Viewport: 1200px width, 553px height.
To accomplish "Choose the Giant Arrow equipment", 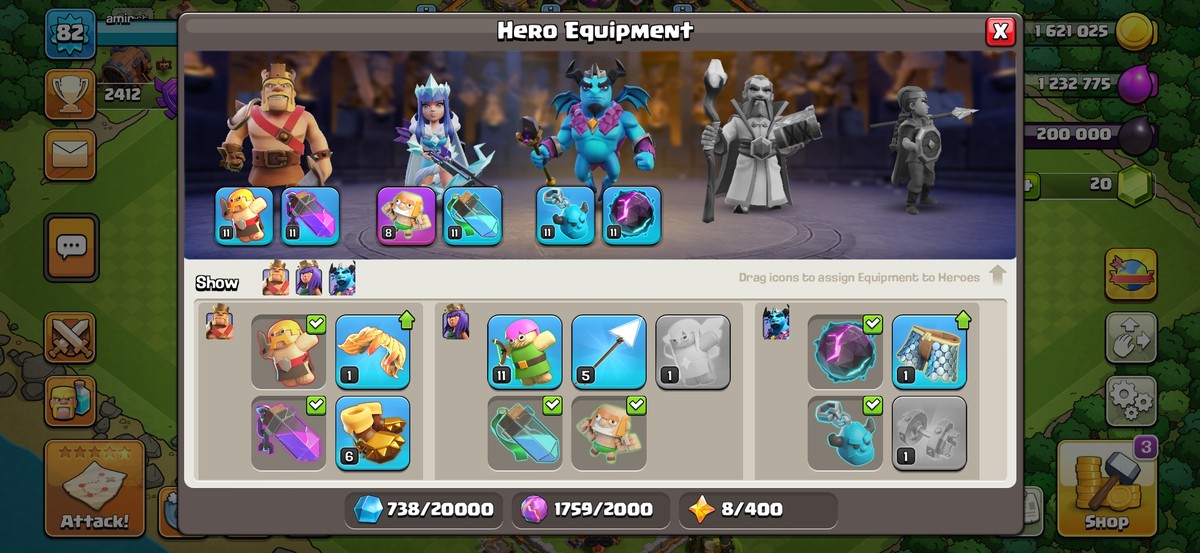I will (609, 351).
